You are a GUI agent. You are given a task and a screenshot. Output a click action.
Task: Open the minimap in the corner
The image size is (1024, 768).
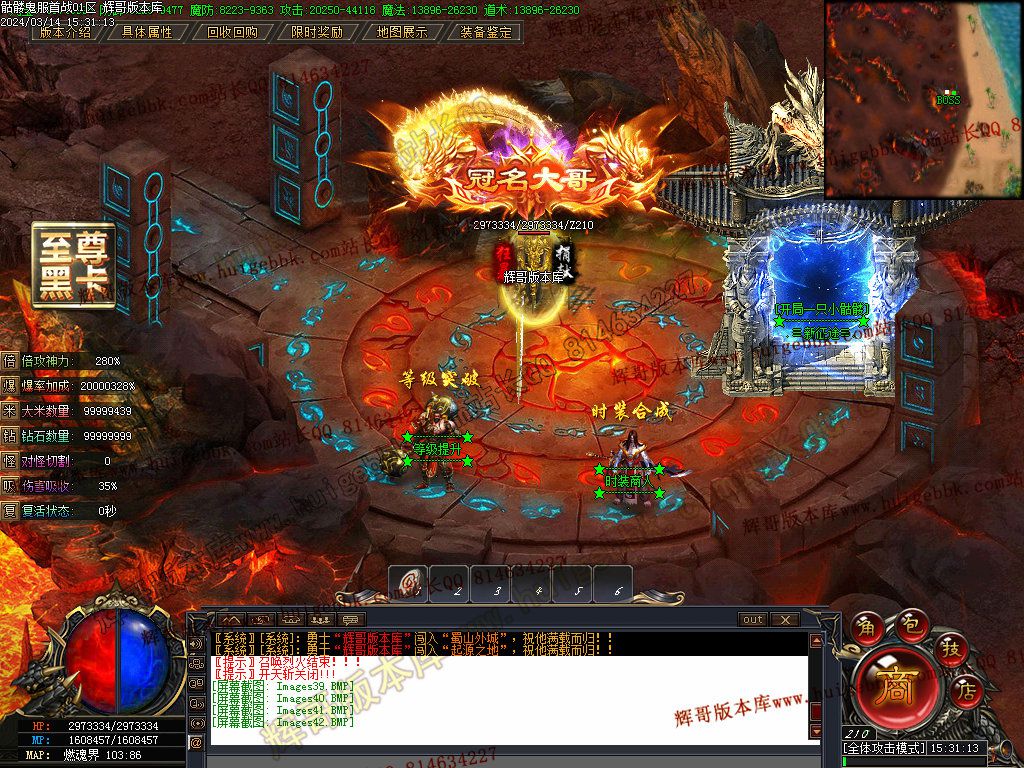pyautogui.click(x=923, y=98)
